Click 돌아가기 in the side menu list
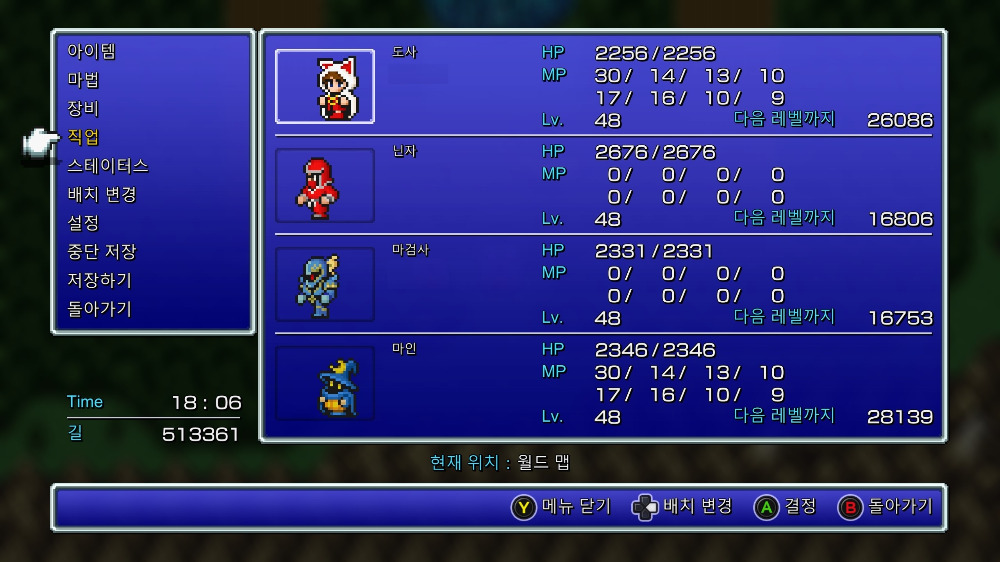The width and height of the screenshot is (1000, 562). tap(100, 309)
